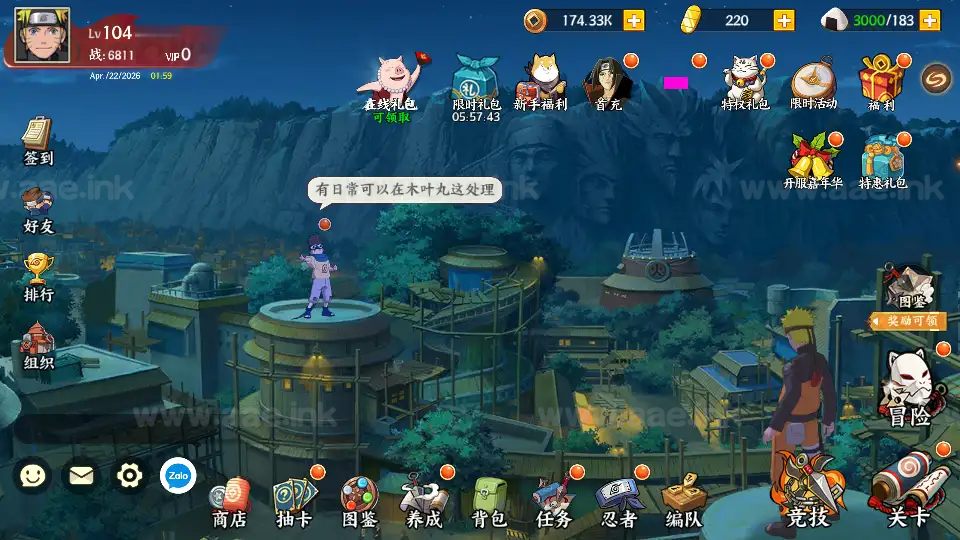Tap Naruto's player avatar portrait
Image resolution: width=960 pixels, height=540 pixels.
pos(42,36)
